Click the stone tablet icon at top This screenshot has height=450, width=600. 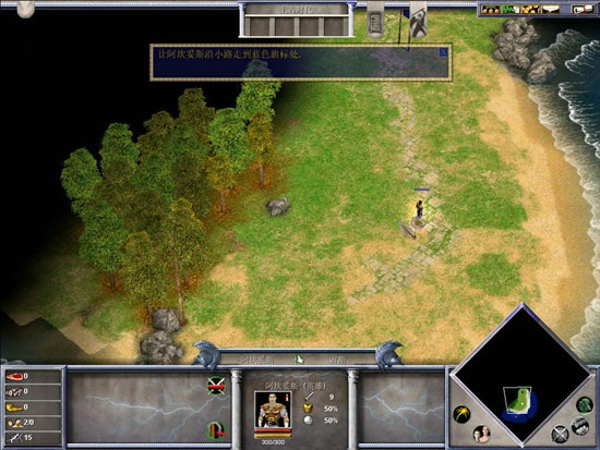pyautogui.click(x=376, y=20)
